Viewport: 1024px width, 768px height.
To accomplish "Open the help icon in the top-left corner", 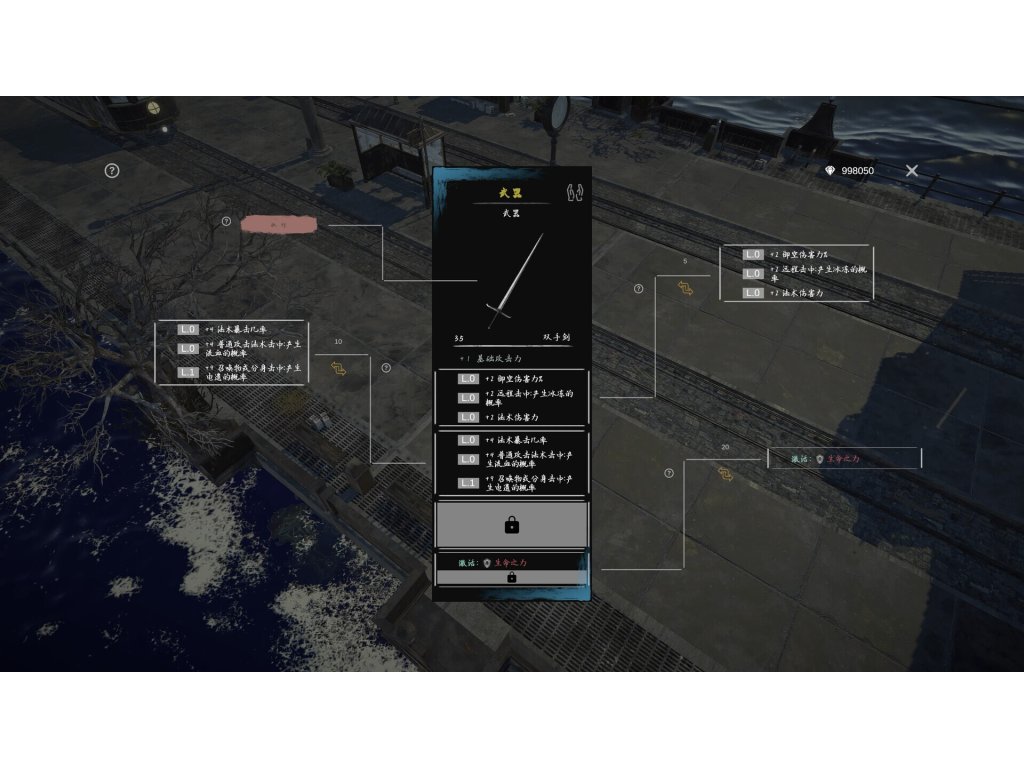I will pyautogui.click(x=112, y=170).
